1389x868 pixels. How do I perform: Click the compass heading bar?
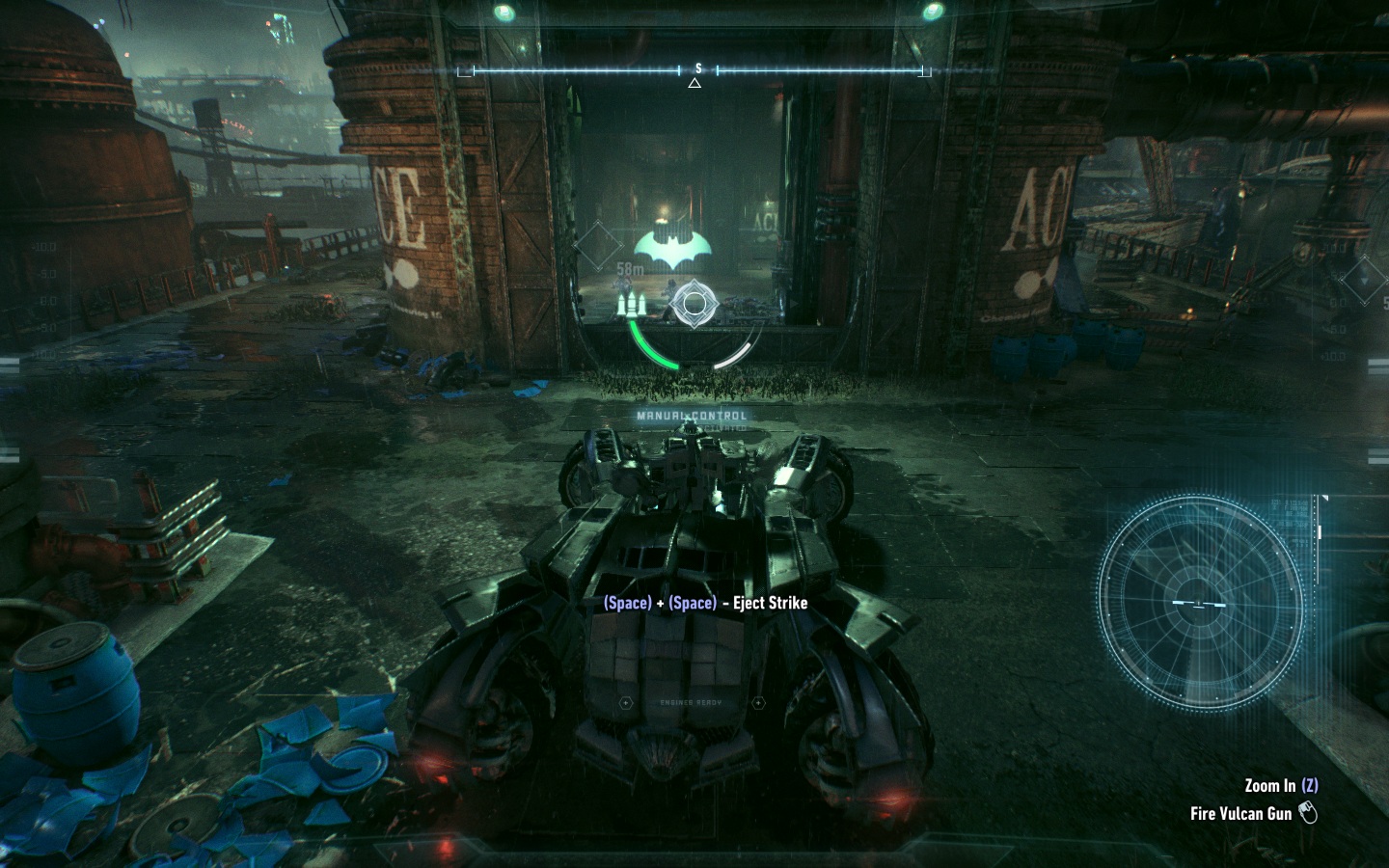(x=694, y=70)
